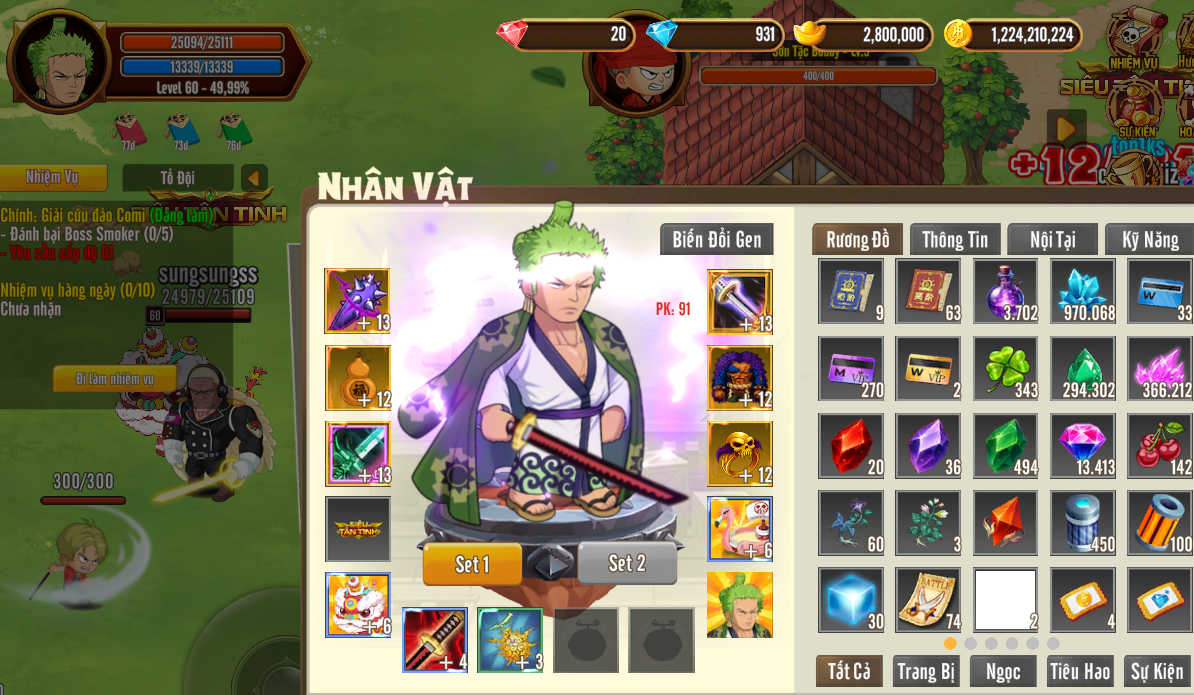Select the red cherries item slot

pyautogui.click(x=1160, y=446)
